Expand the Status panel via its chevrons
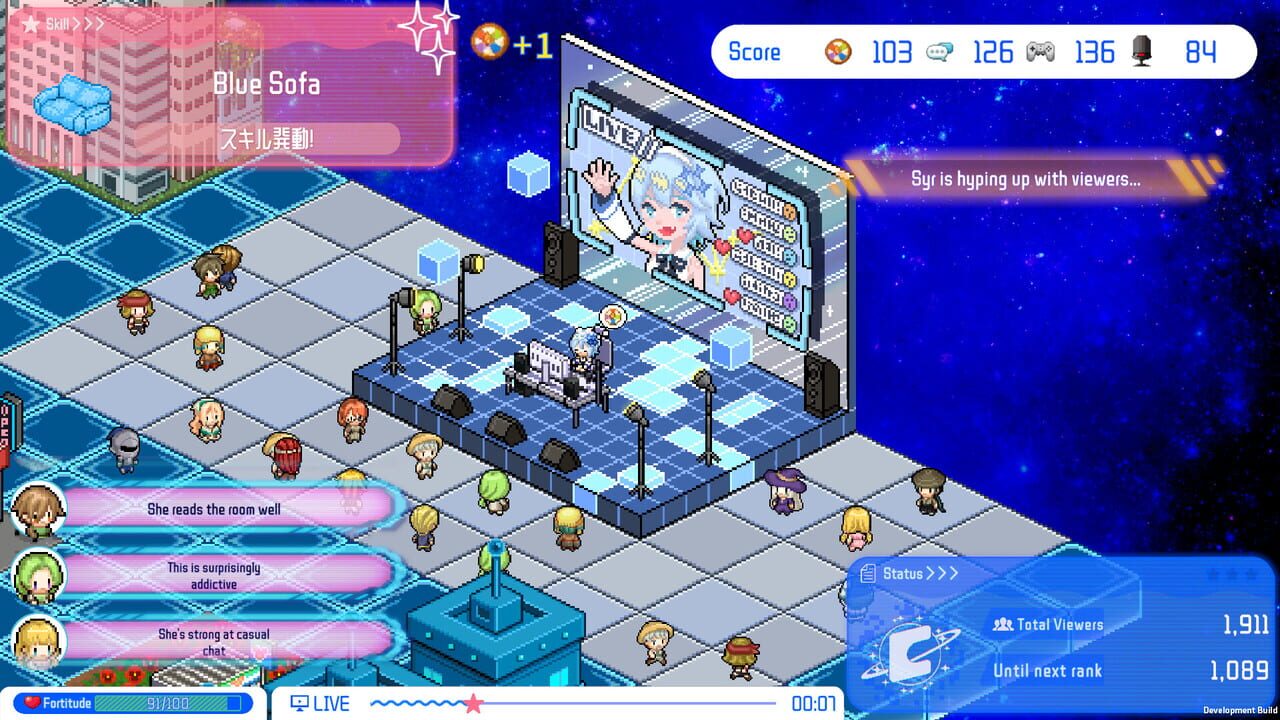 [x=944, y=573]
